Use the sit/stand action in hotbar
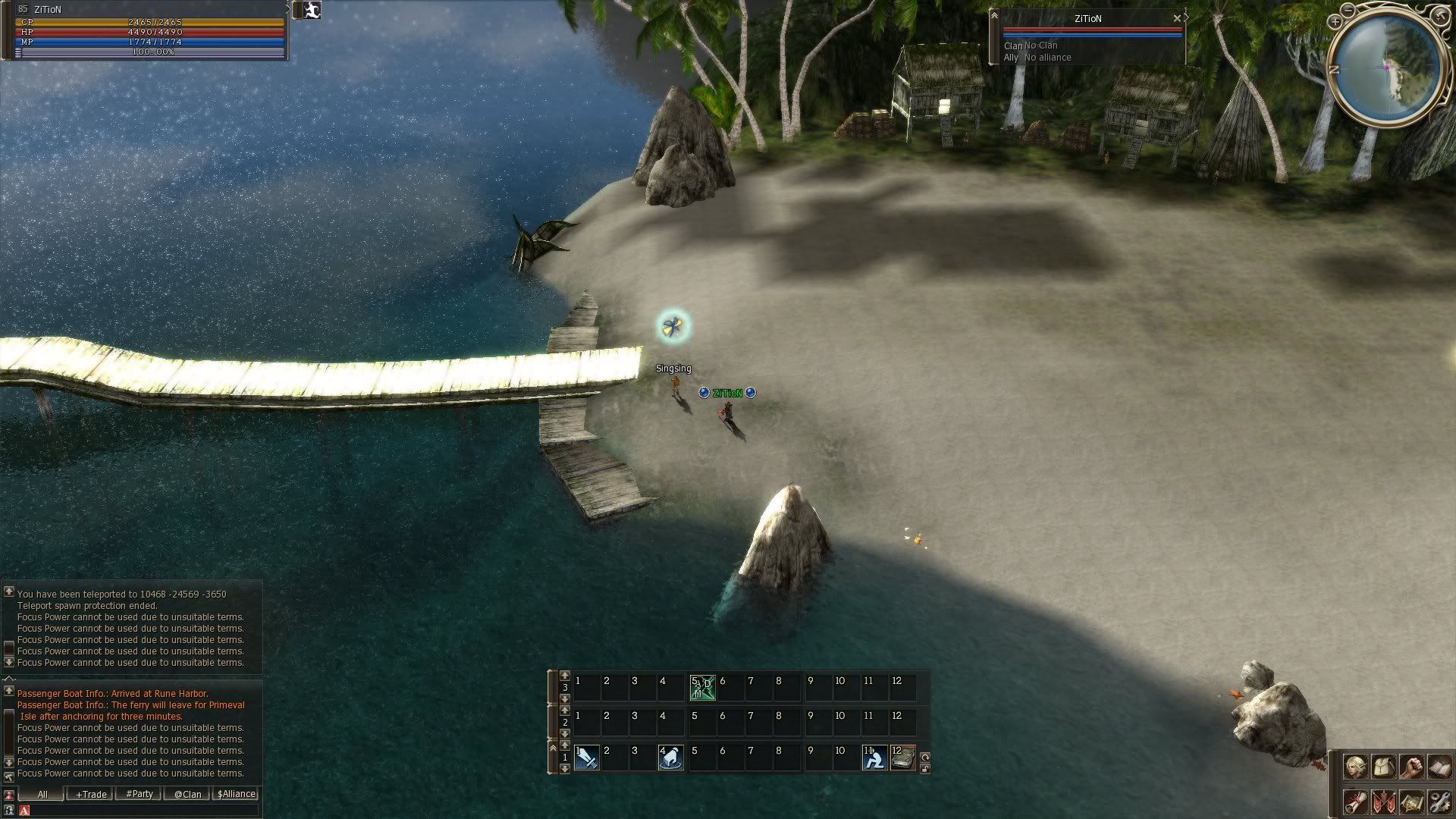 click(874, 758)
